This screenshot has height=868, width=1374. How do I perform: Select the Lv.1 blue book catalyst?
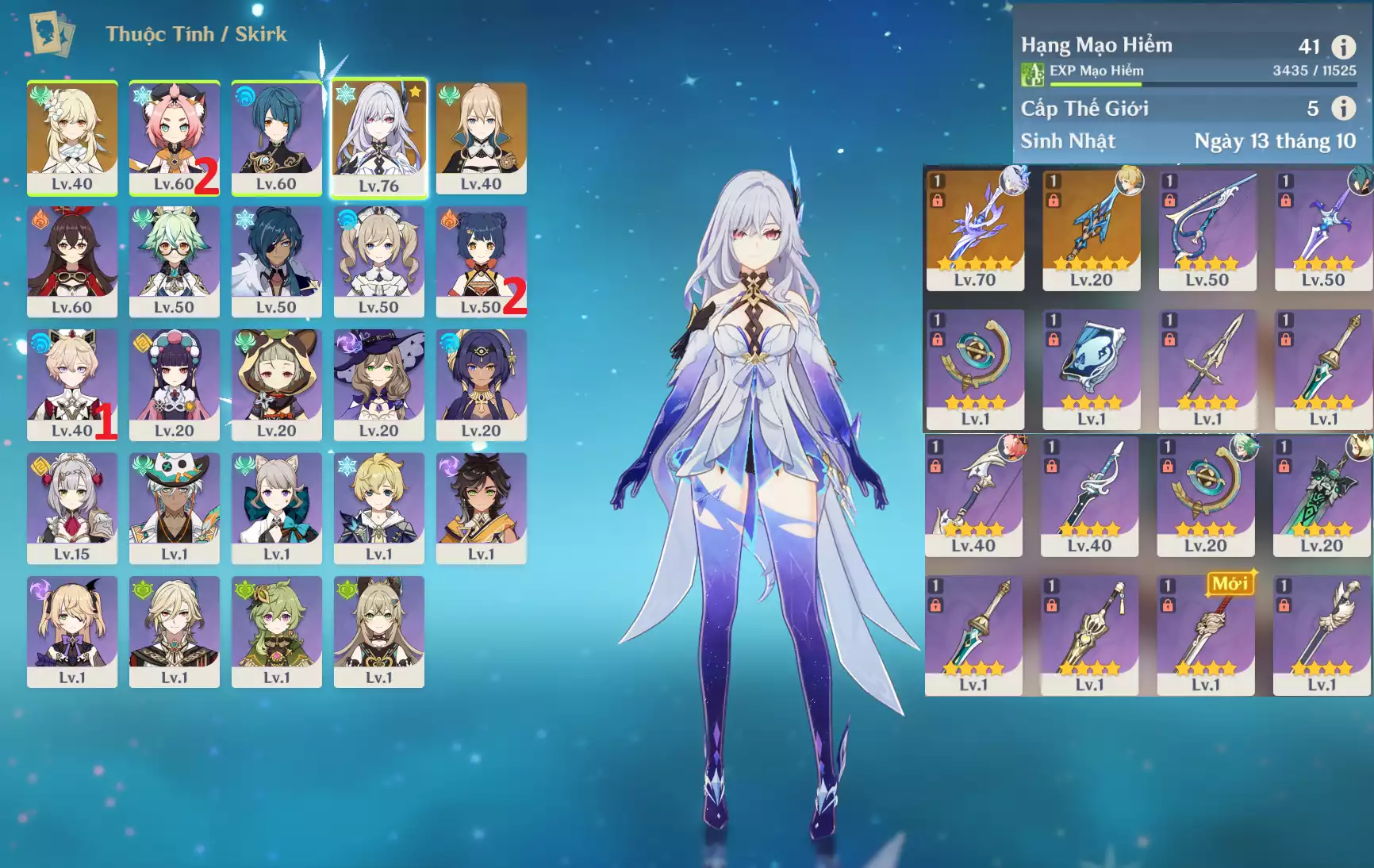coord(1091,369)
